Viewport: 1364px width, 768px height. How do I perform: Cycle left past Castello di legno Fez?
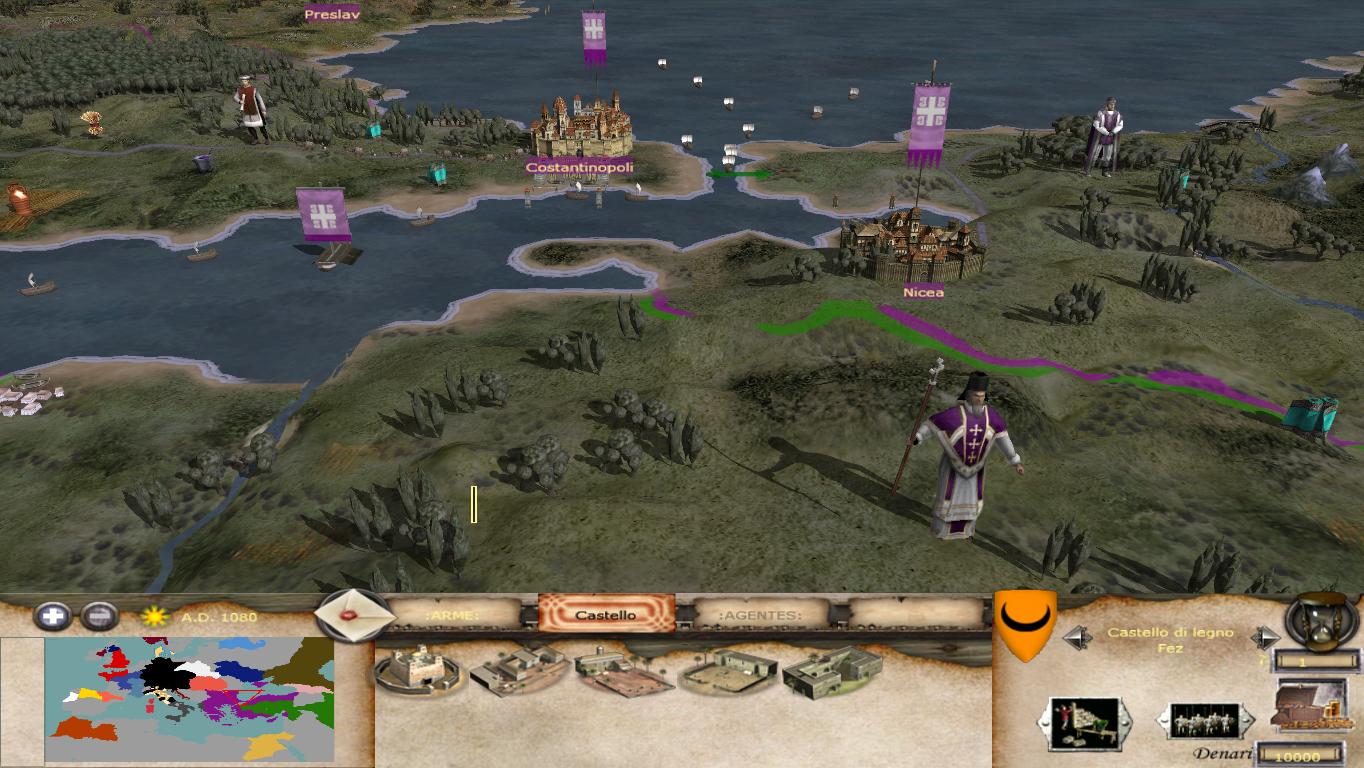(x=1078, y=637)
